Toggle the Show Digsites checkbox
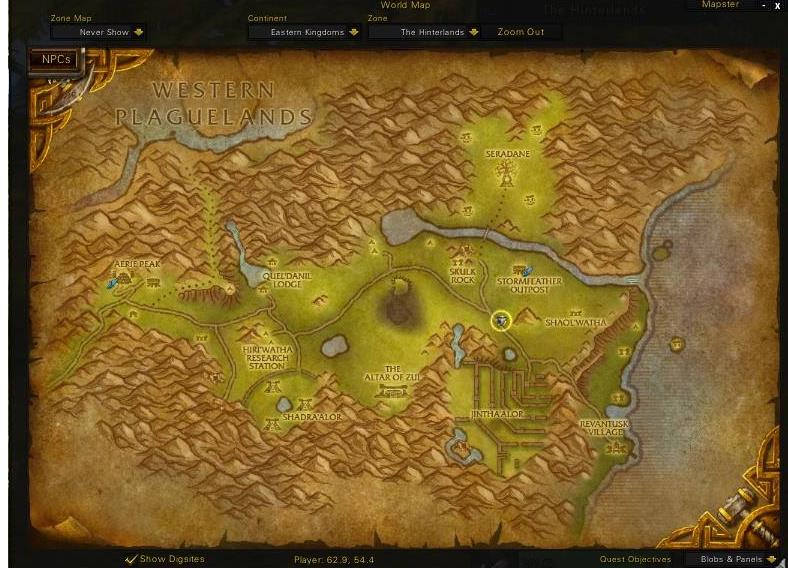Screen dimensions: 788x568 point(131,559)
